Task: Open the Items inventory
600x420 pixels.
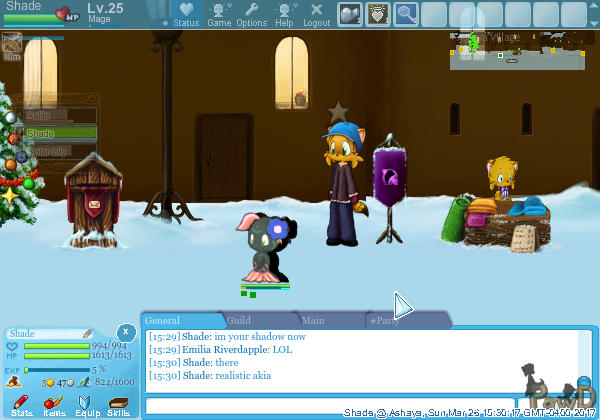Action: tap(54, 404)
